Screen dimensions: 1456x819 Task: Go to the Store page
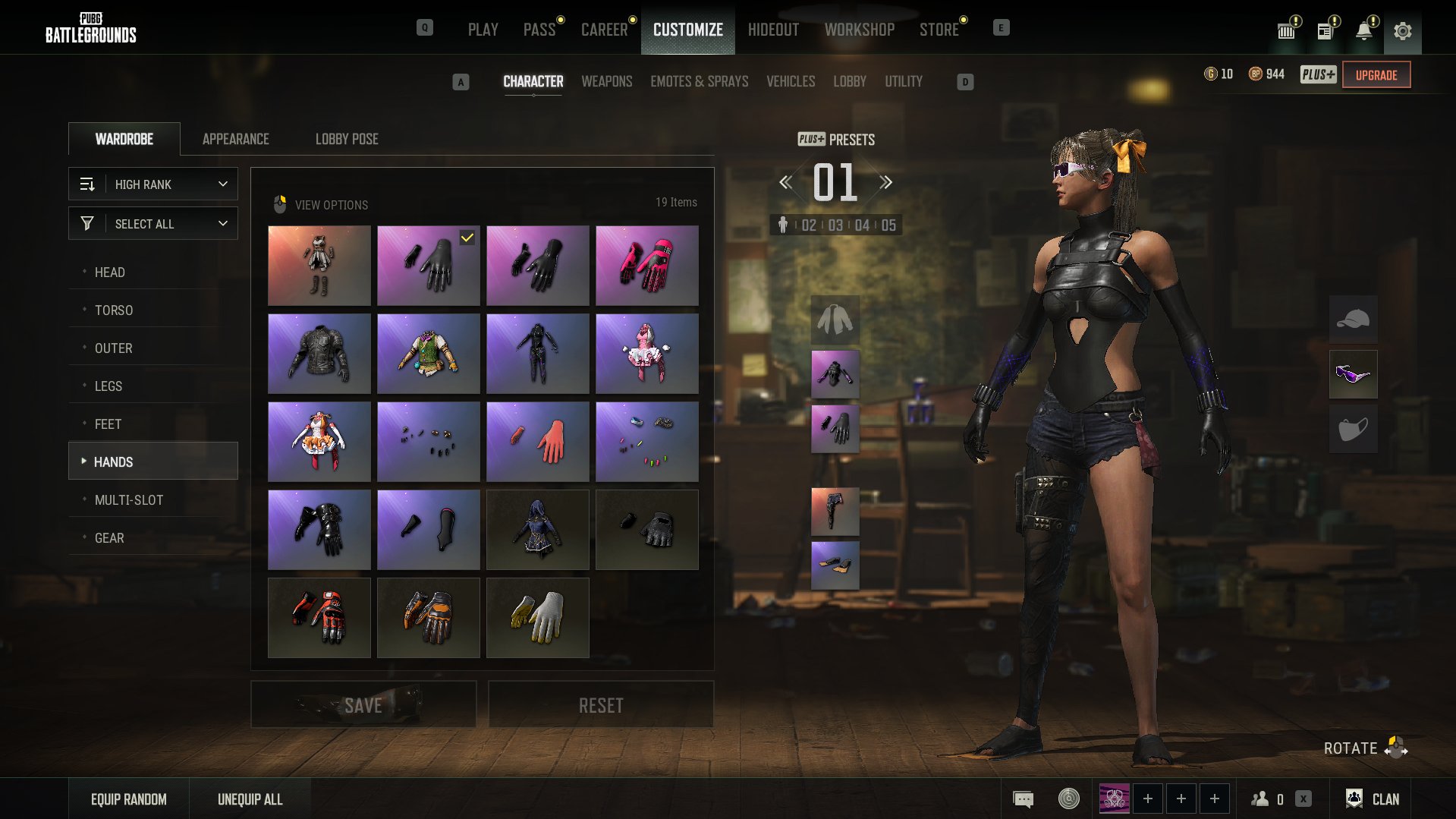(939, 30)
